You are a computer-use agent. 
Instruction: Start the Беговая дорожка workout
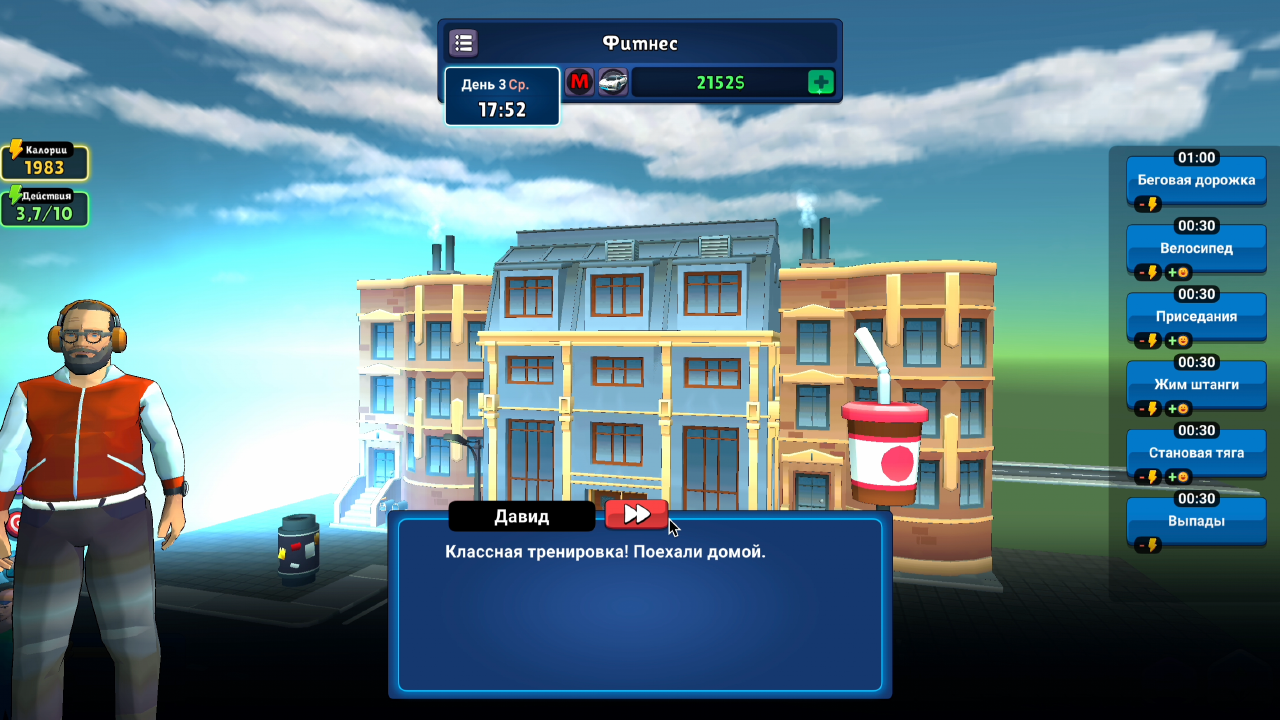point(1196,180)
